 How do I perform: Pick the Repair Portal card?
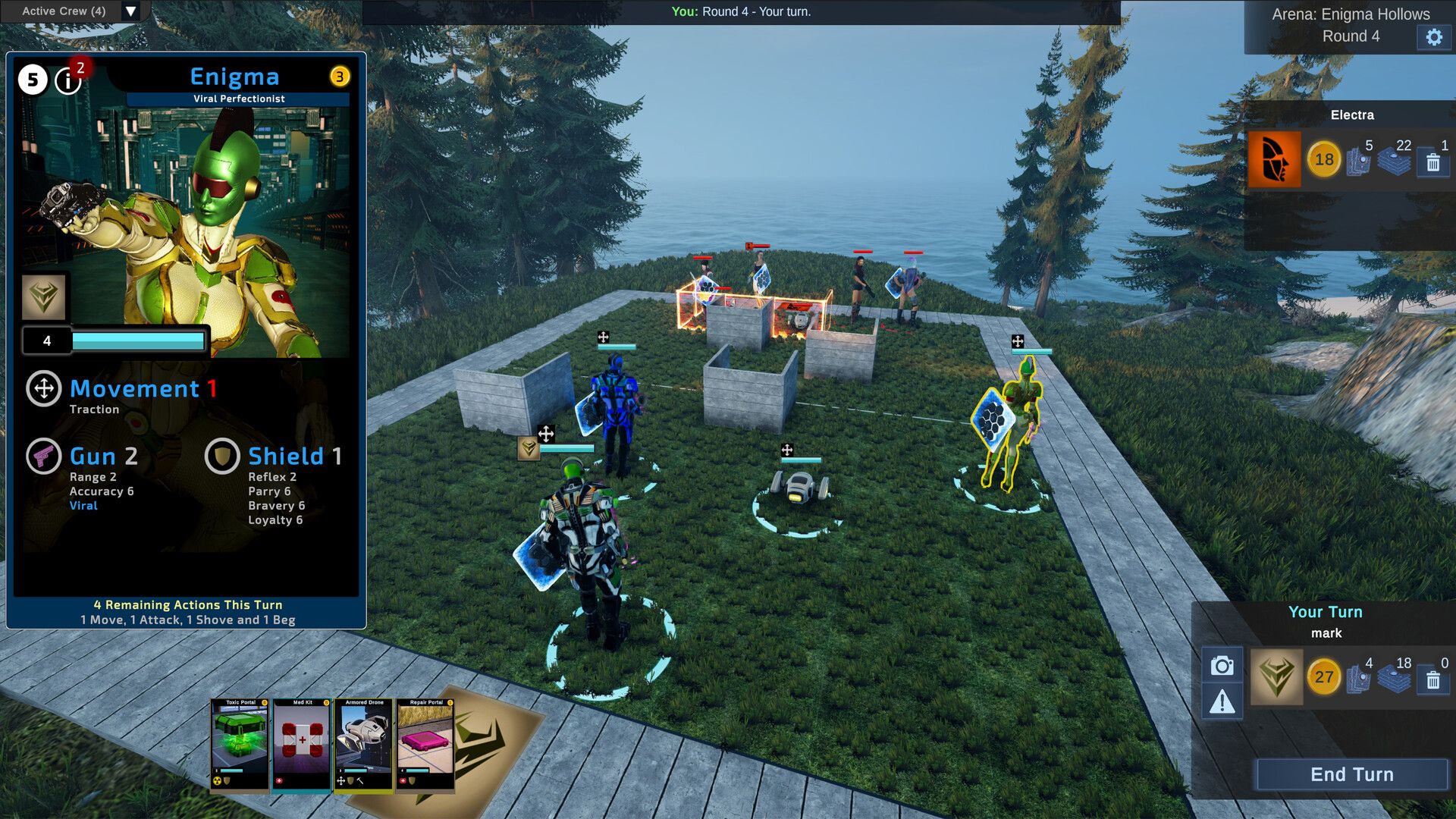pyautogui.click(x=425, y=744)
